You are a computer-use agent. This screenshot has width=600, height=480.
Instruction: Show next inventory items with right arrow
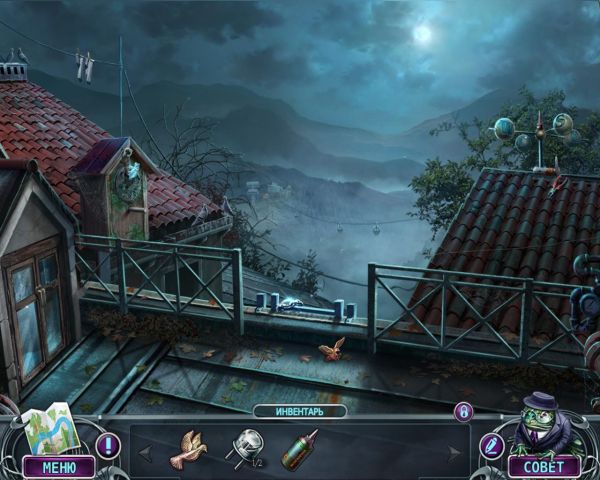pyautogui.click(x=456, y=452)
